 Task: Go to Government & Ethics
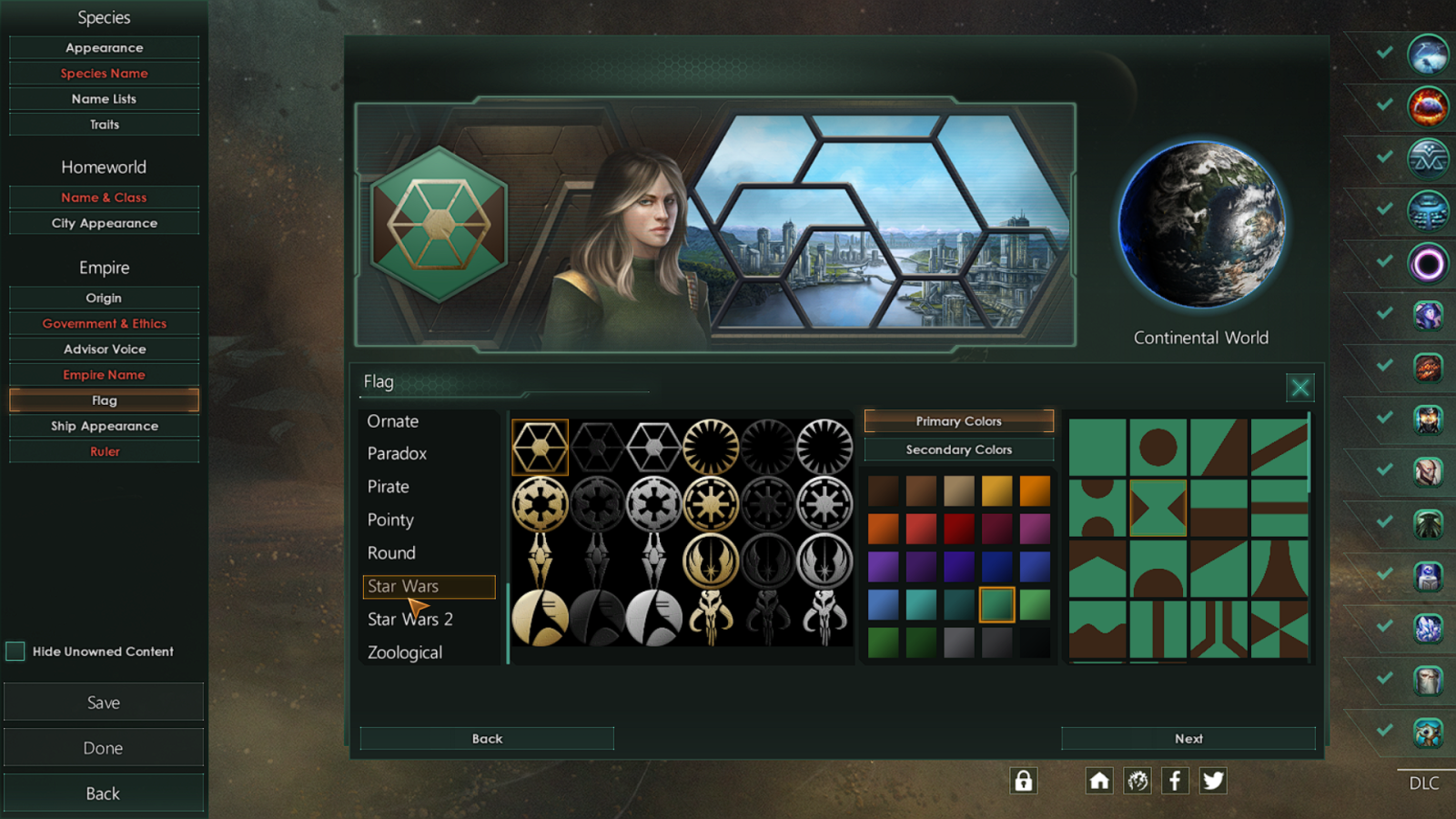pyautogui.click(x=104, y=323)
